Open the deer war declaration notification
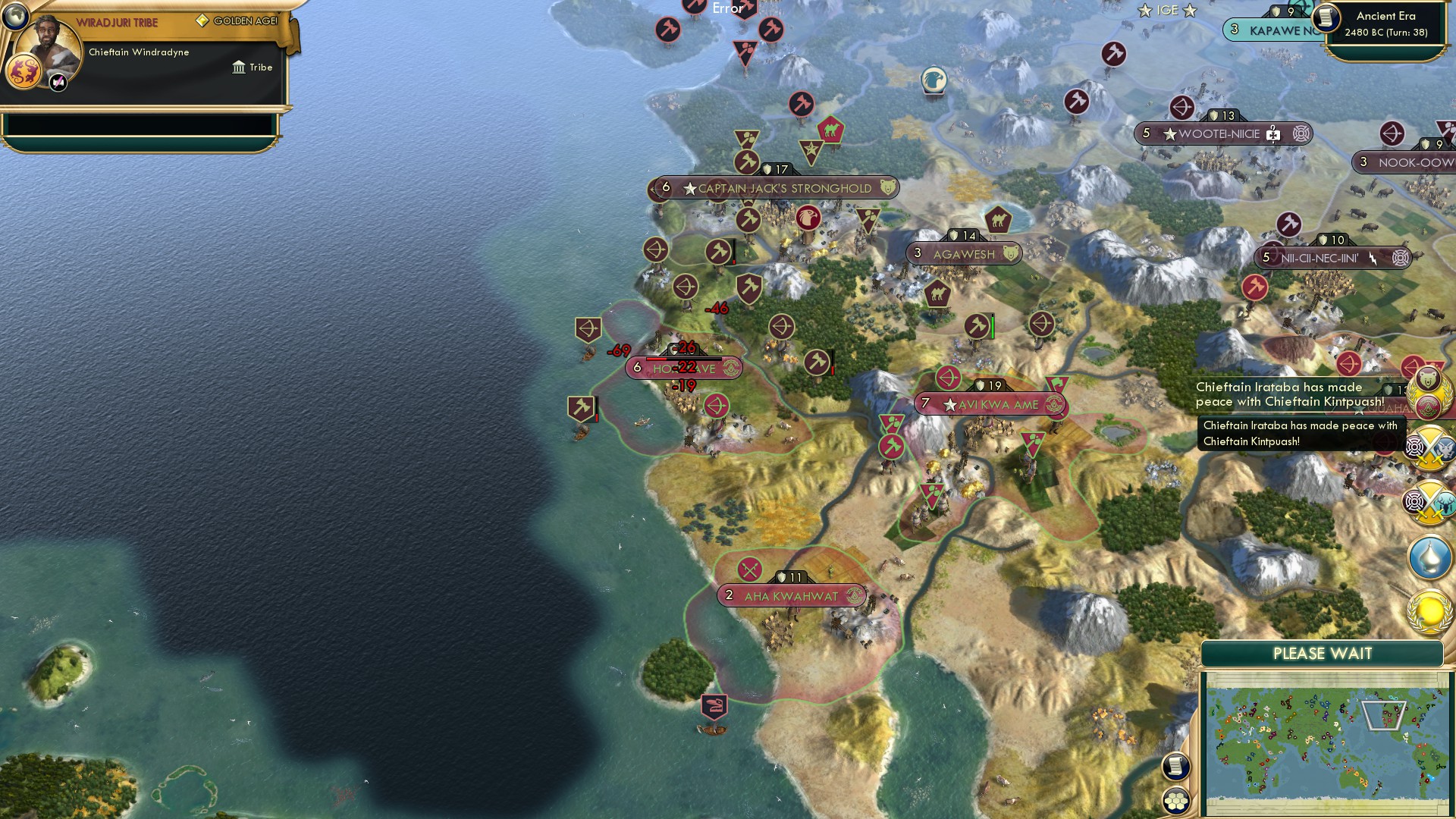This screenshot has width=1456, height=819. [x=1429, y=502]
